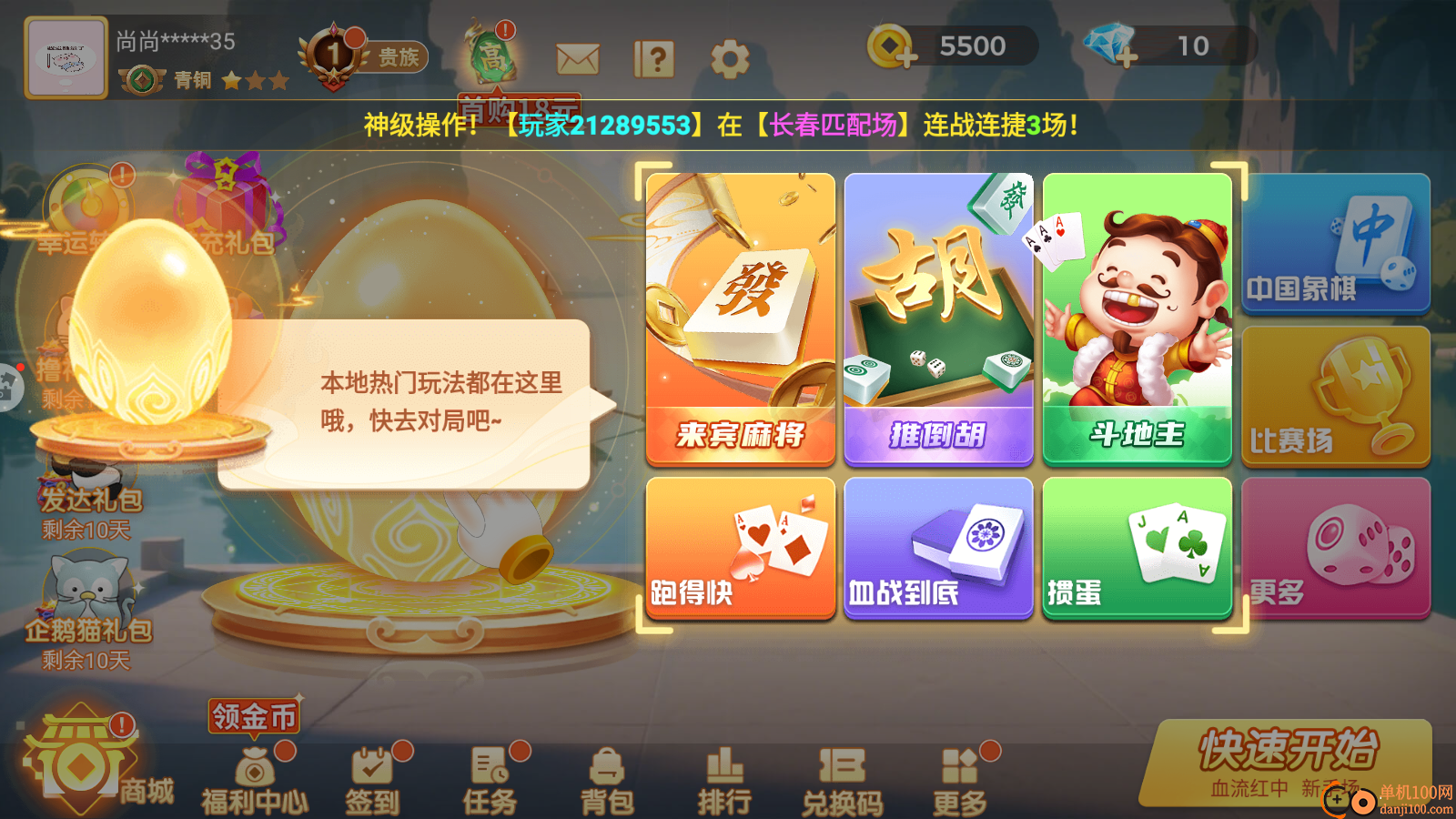Claim coins via 领金币 button
Image resolution: width=1456 pixels, height=819 pixels.
pyautogui.click(x=252, y=716)
